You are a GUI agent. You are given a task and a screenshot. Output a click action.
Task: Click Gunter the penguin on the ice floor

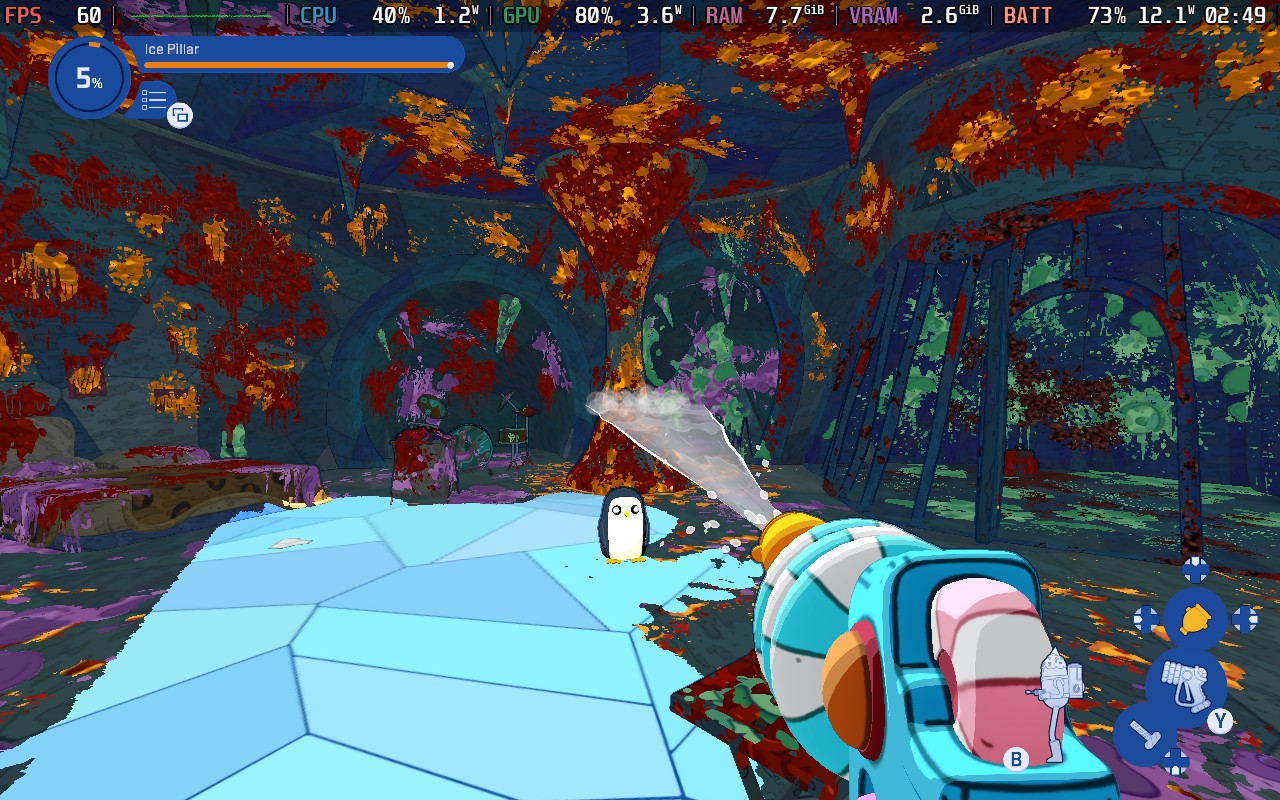(x=625, y=525)
